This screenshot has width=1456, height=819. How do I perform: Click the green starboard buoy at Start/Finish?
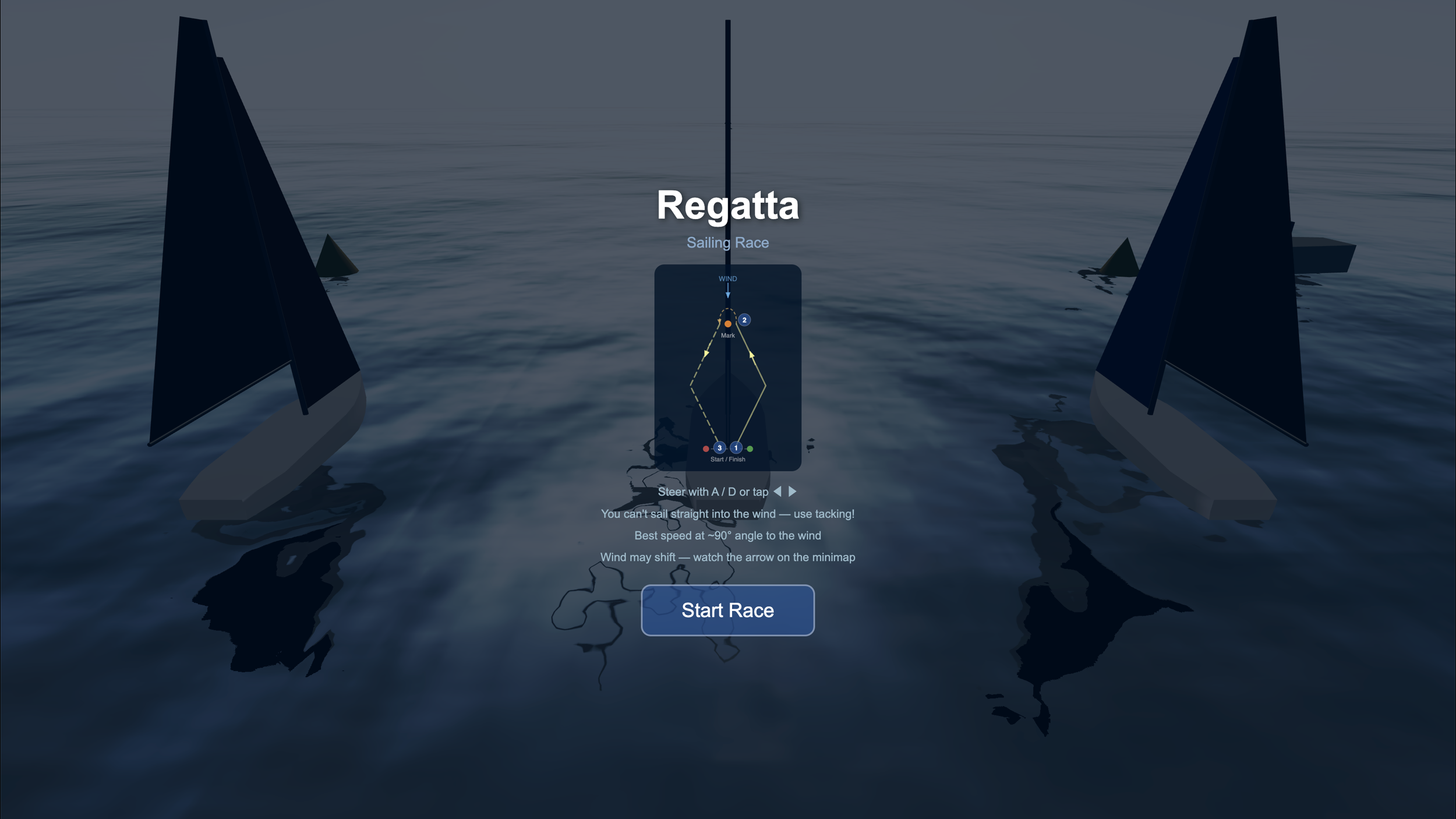750,448
